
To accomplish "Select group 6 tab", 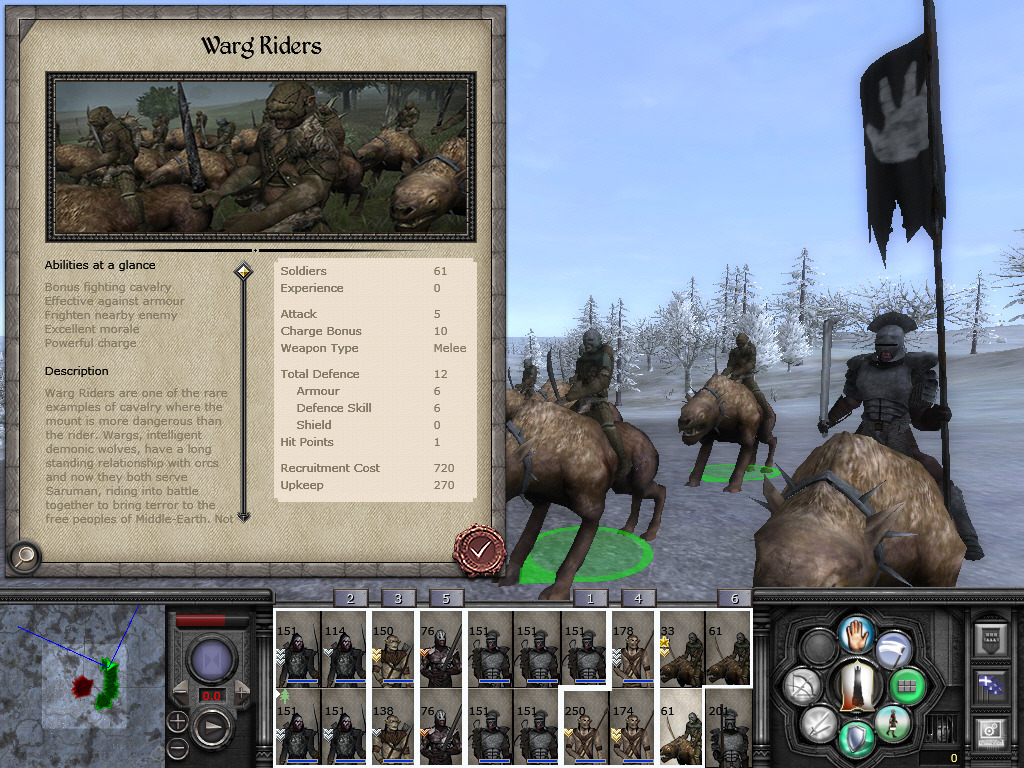I will click(x=735, y=598).
